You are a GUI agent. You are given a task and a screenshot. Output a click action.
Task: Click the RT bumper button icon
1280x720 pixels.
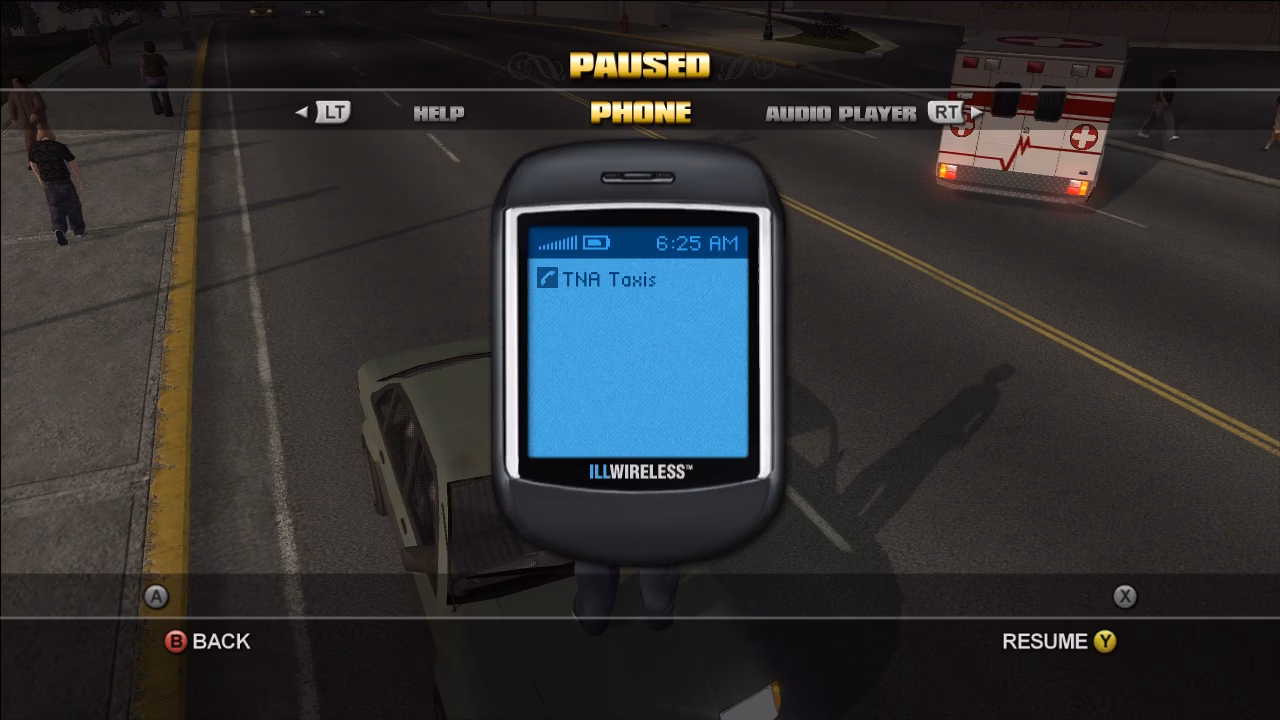point(948,113)
